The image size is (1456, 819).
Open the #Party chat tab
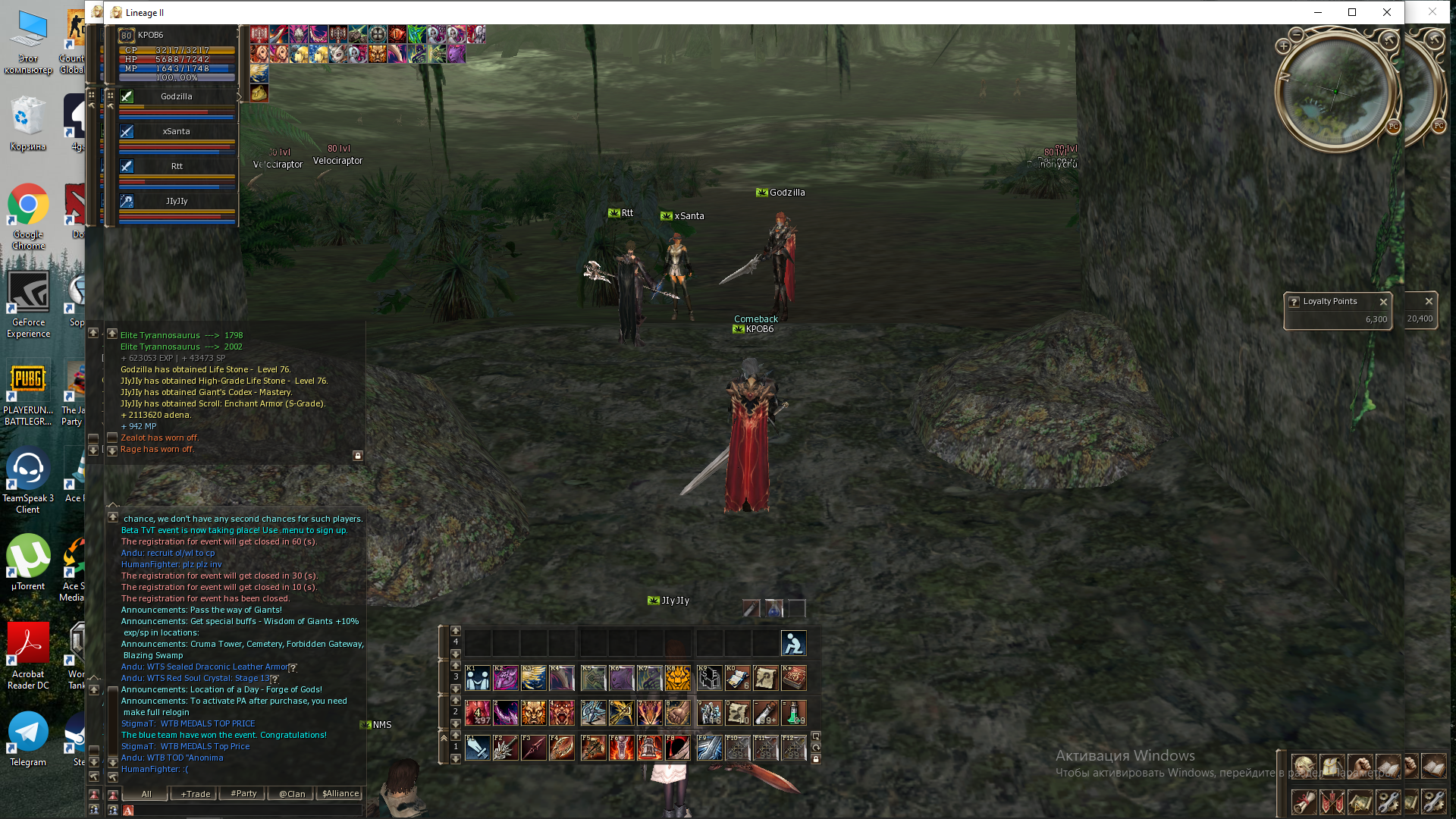[x=243, y=794]
